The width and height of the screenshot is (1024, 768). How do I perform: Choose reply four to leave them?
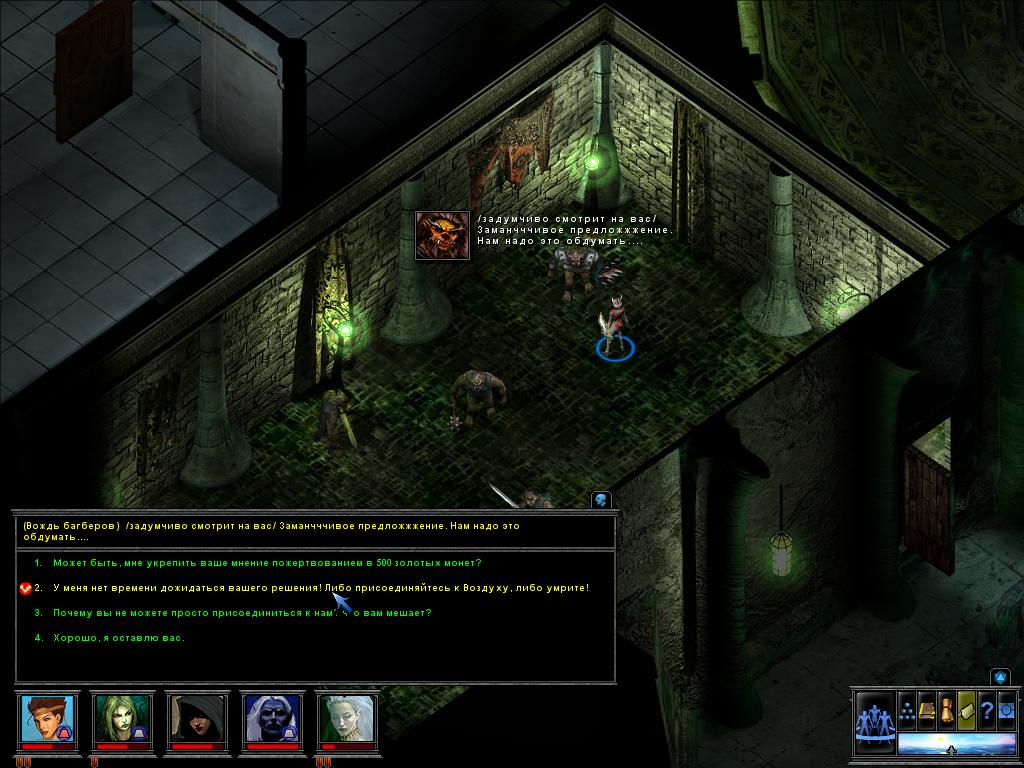click(118, 637)
